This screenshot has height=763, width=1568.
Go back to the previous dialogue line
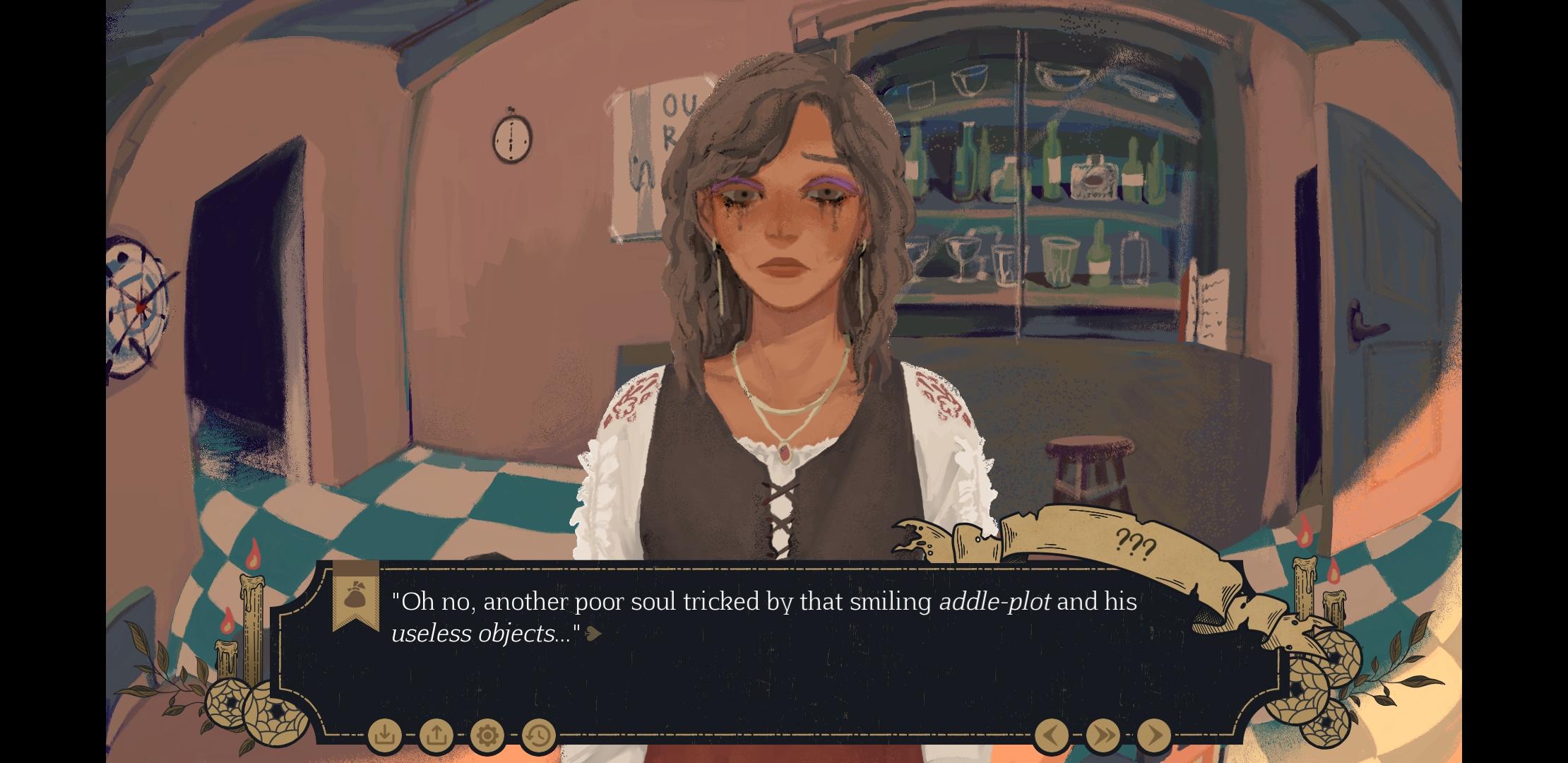point(1051,735)
